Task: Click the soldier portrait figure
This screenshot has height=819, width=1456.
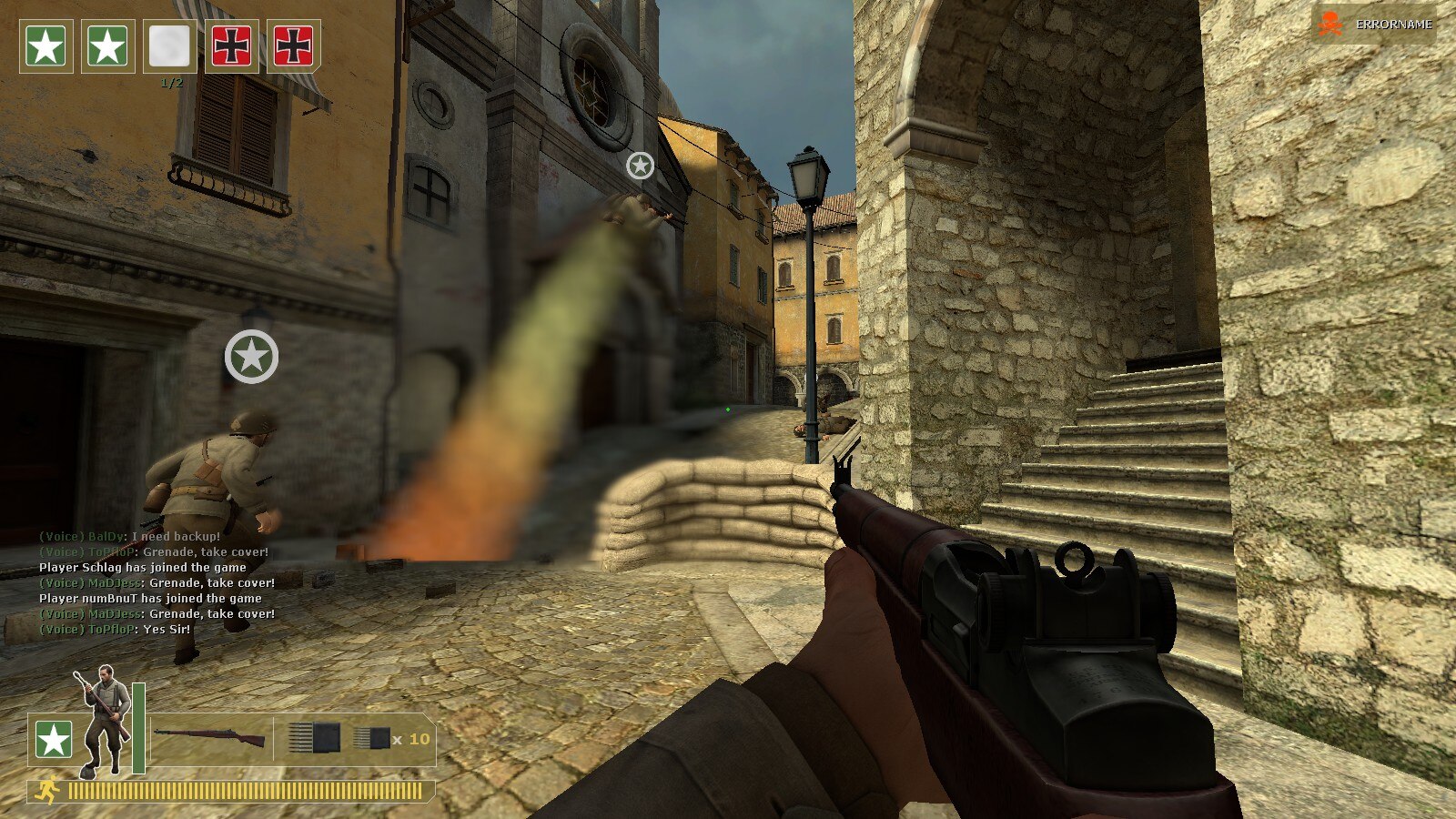Action: [104, 721]
